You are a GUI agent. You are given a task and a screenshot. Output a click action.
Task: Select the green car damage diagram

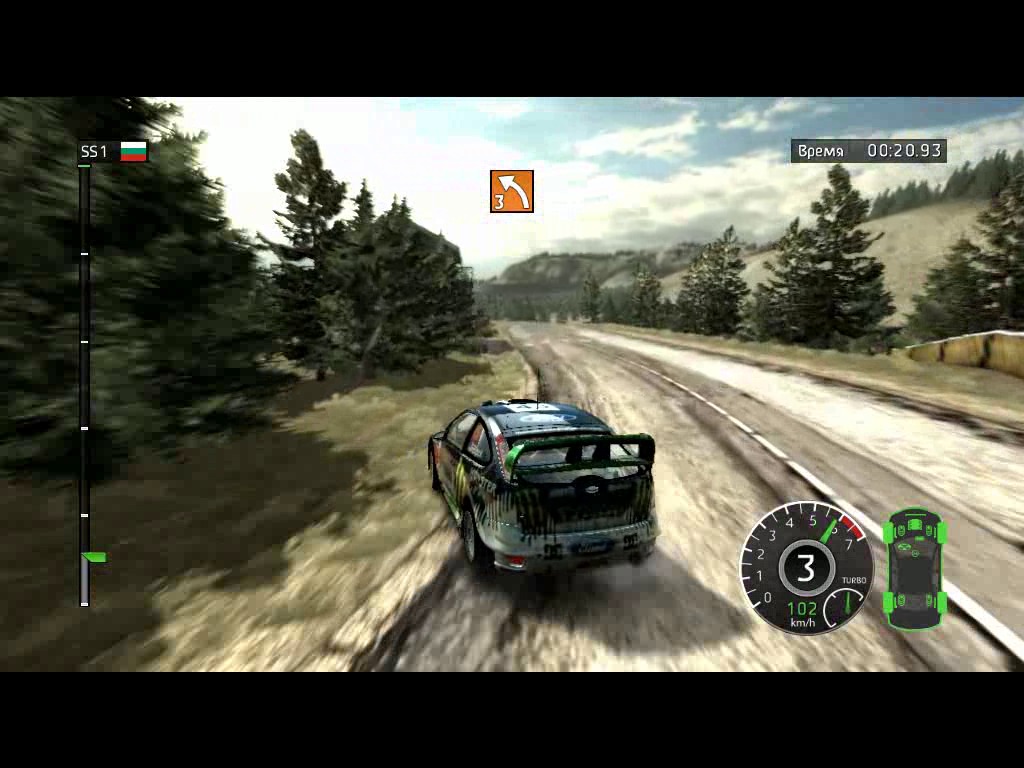(915, 568)
